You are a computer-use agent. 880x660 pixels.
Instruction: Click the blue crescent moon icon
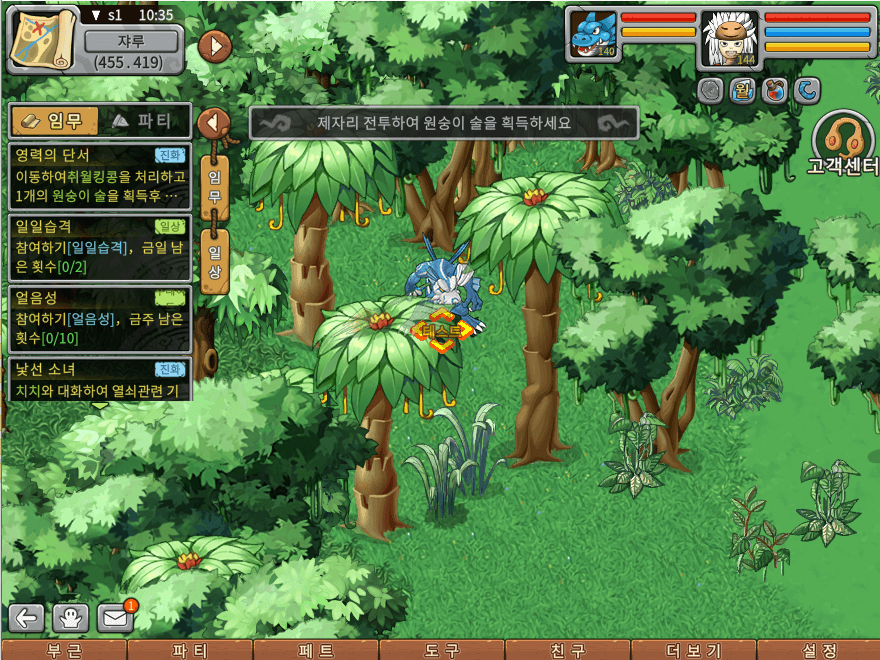(807, 91)
